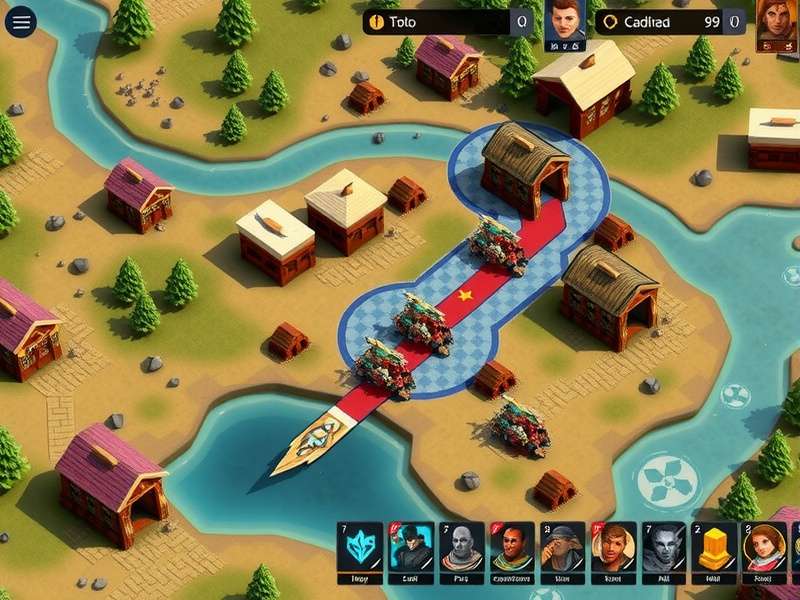Select the bald grey-skinned hero card
The height and width of the screenshot is (600, 800).
coord(462,548)
